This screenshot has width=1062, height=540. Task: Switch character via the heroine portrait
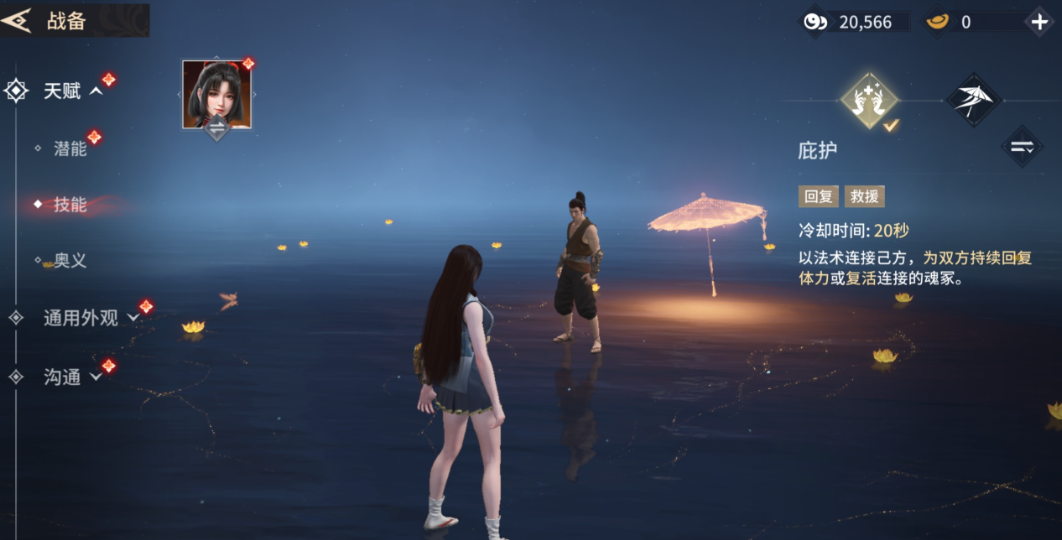[x=216, y=96]
